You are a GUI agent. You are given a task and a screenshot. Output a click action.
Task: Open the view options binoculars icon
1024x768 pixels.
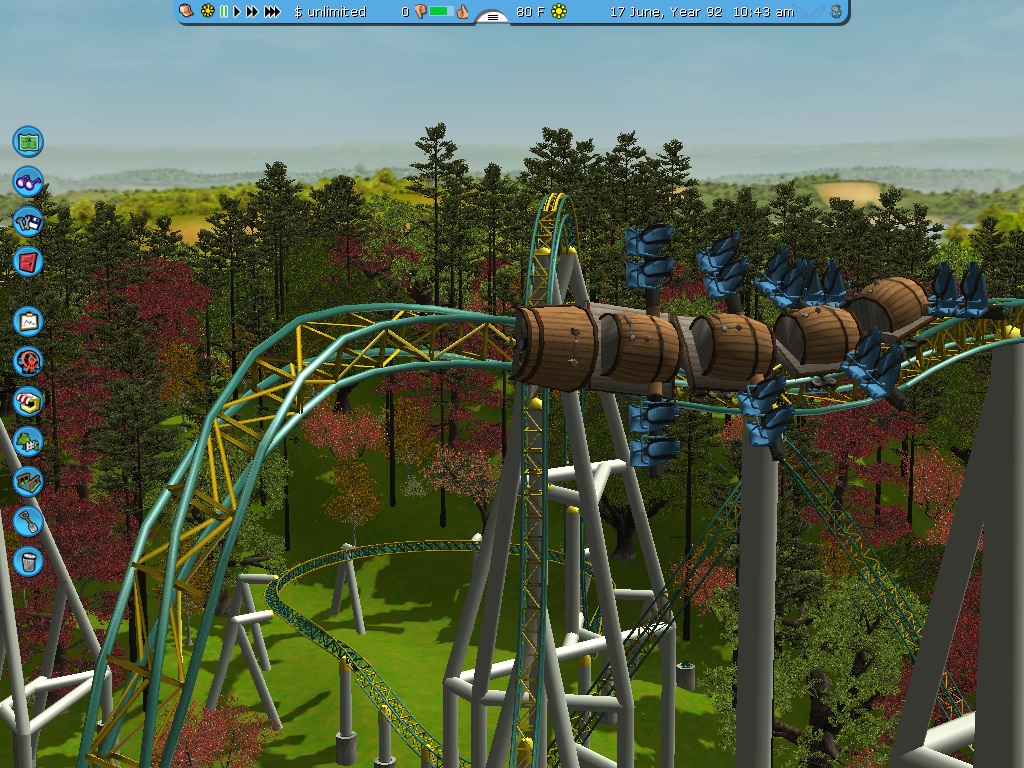28,181
